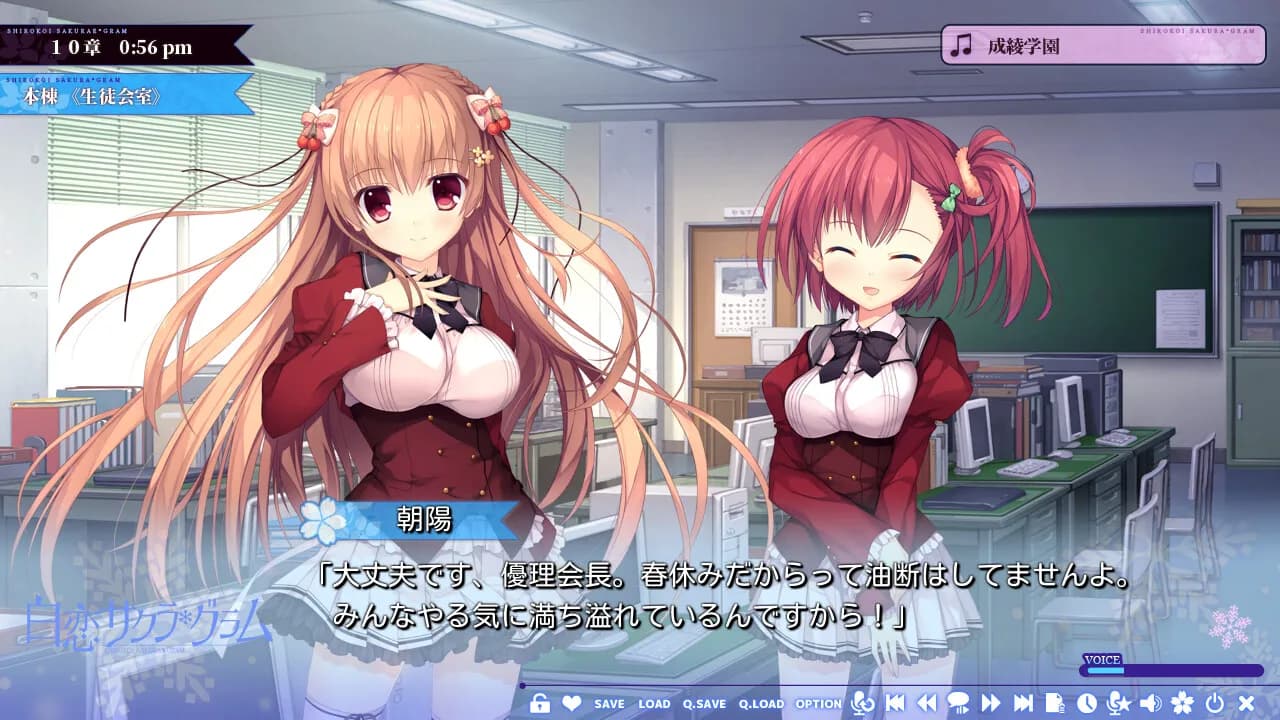Click the power icon to quit
Image resolution: width=1280 pixels, height=720 pixels.
pos(1212,703)
